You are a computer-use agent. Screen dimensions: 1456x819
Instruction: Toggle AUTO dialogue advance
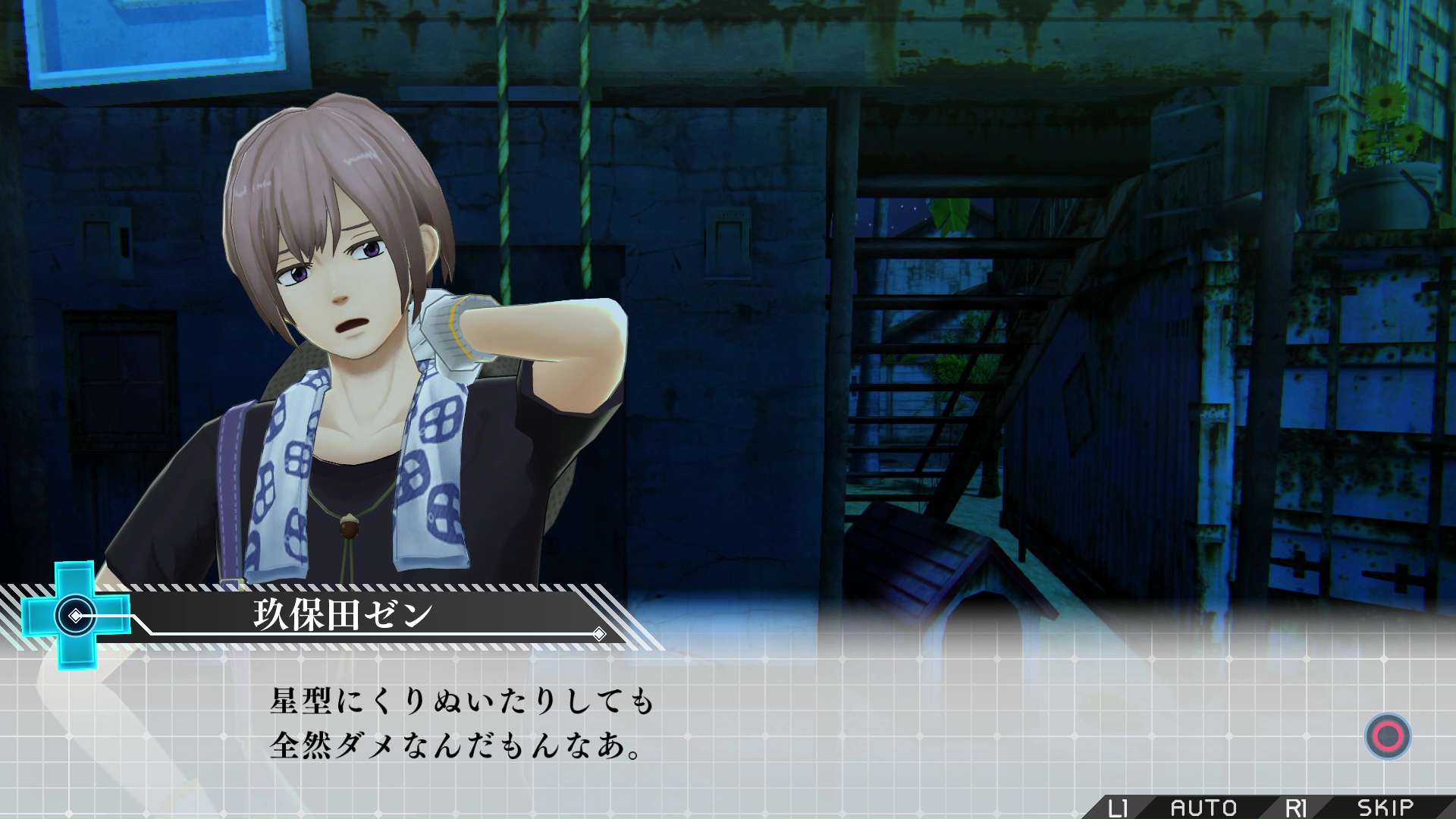tap(1203, 808)
